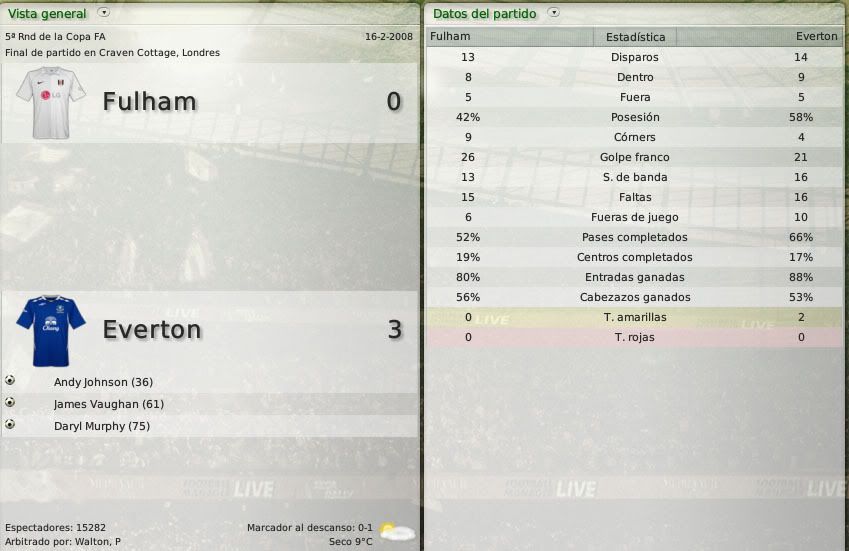Click the Everton column header in stats table

pyautogui.click(x=816, y=37)
